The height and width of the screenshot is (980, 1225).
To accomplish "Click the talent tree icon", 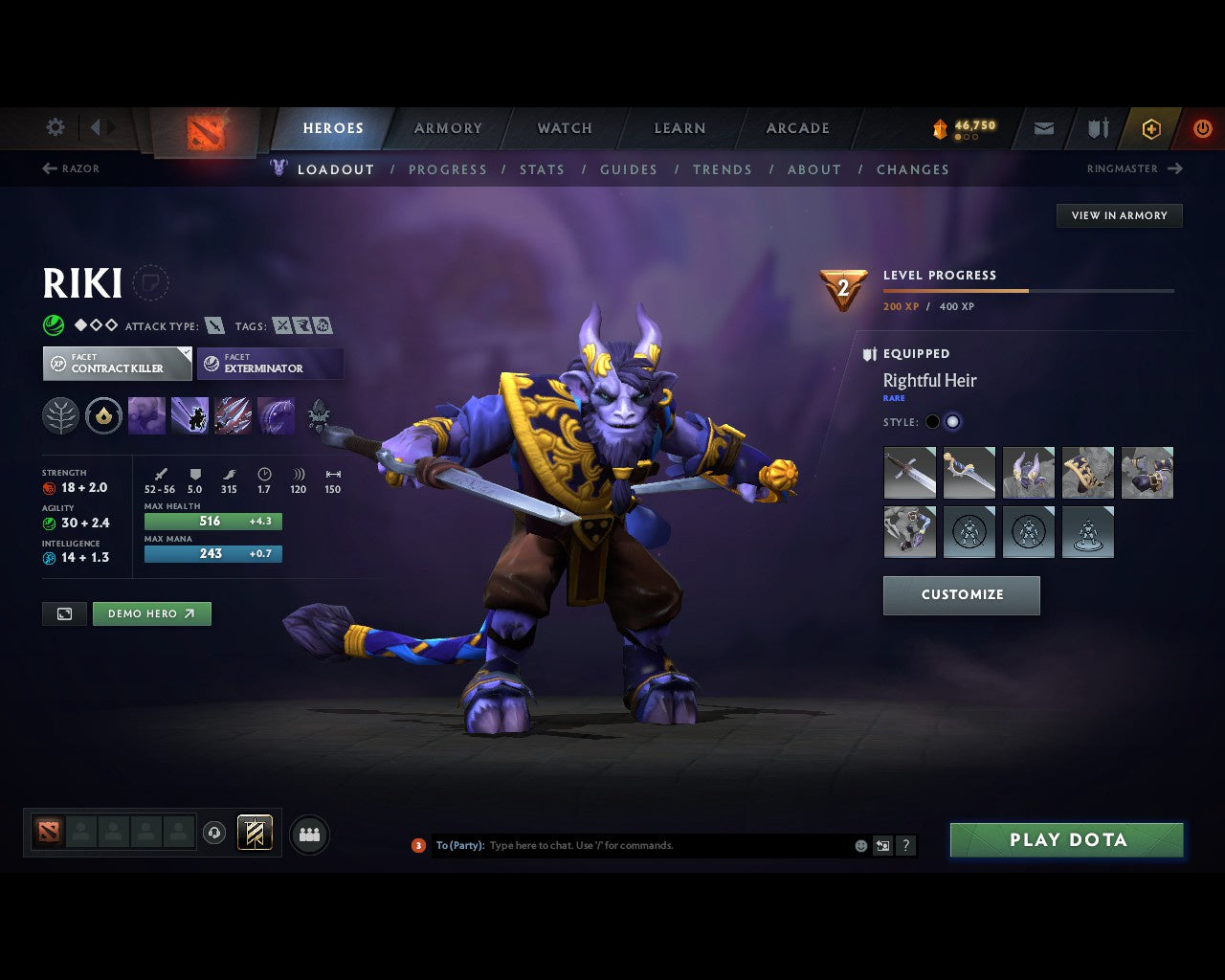I will (60, 415).
